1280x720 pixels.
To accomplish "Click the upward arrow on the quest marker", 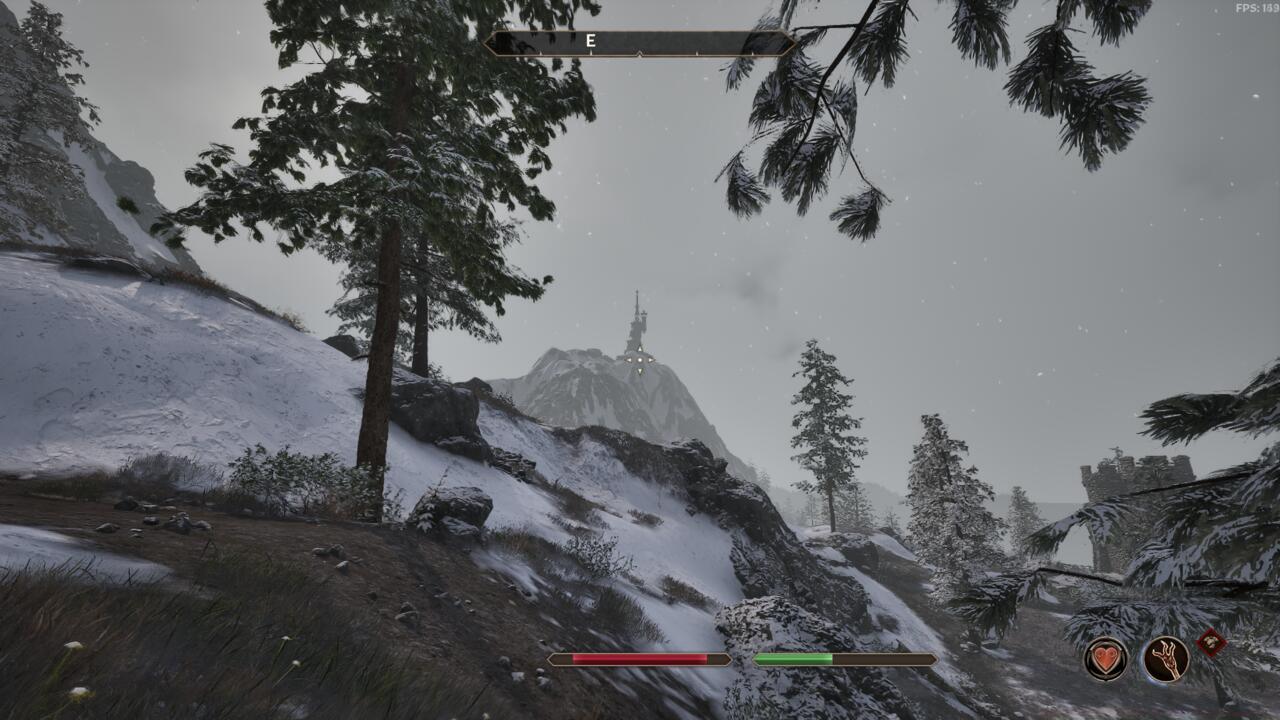I will coord(640,348).
